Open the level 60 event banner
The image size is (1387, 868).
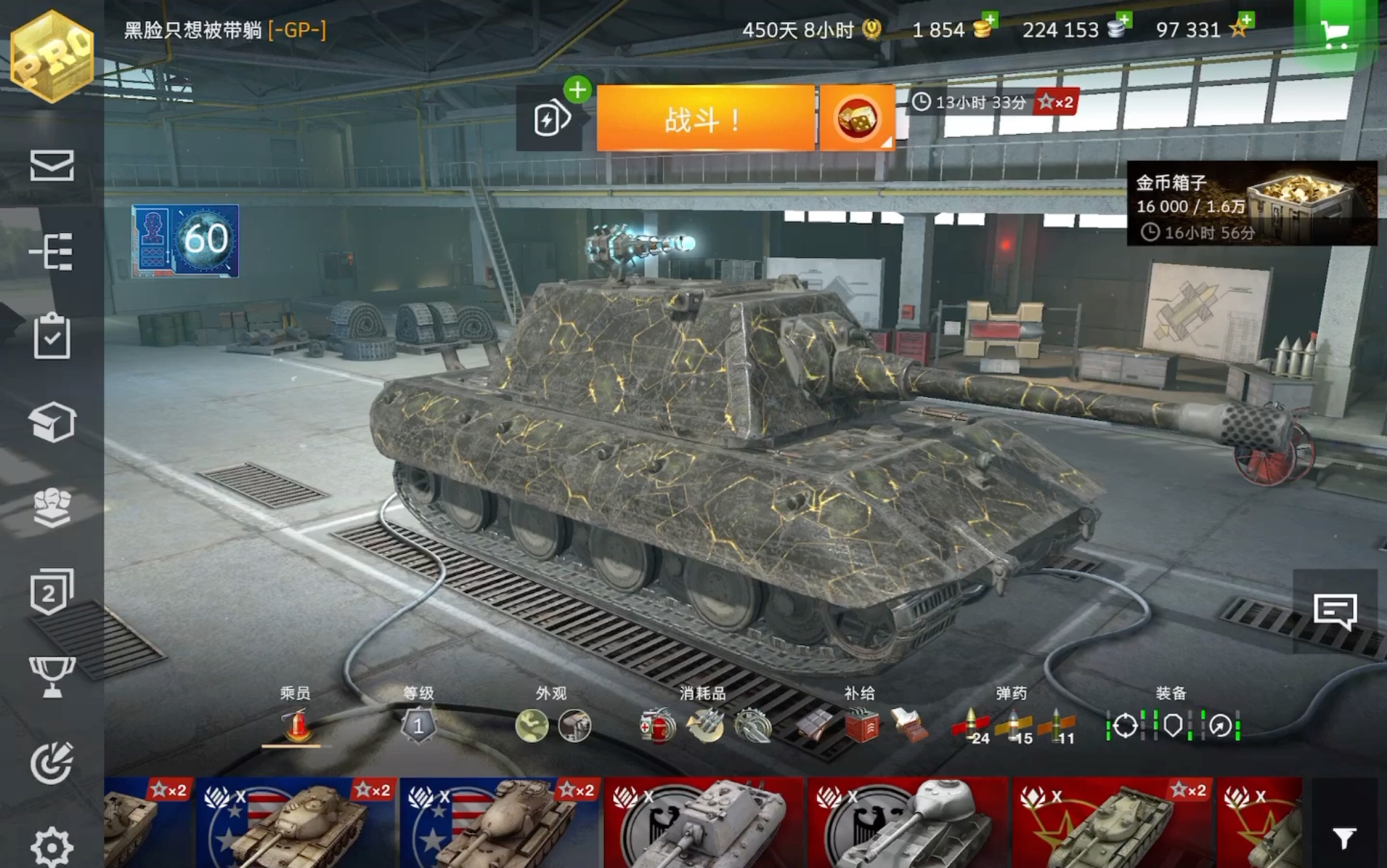pyautogui.click(x=185, y=241)
